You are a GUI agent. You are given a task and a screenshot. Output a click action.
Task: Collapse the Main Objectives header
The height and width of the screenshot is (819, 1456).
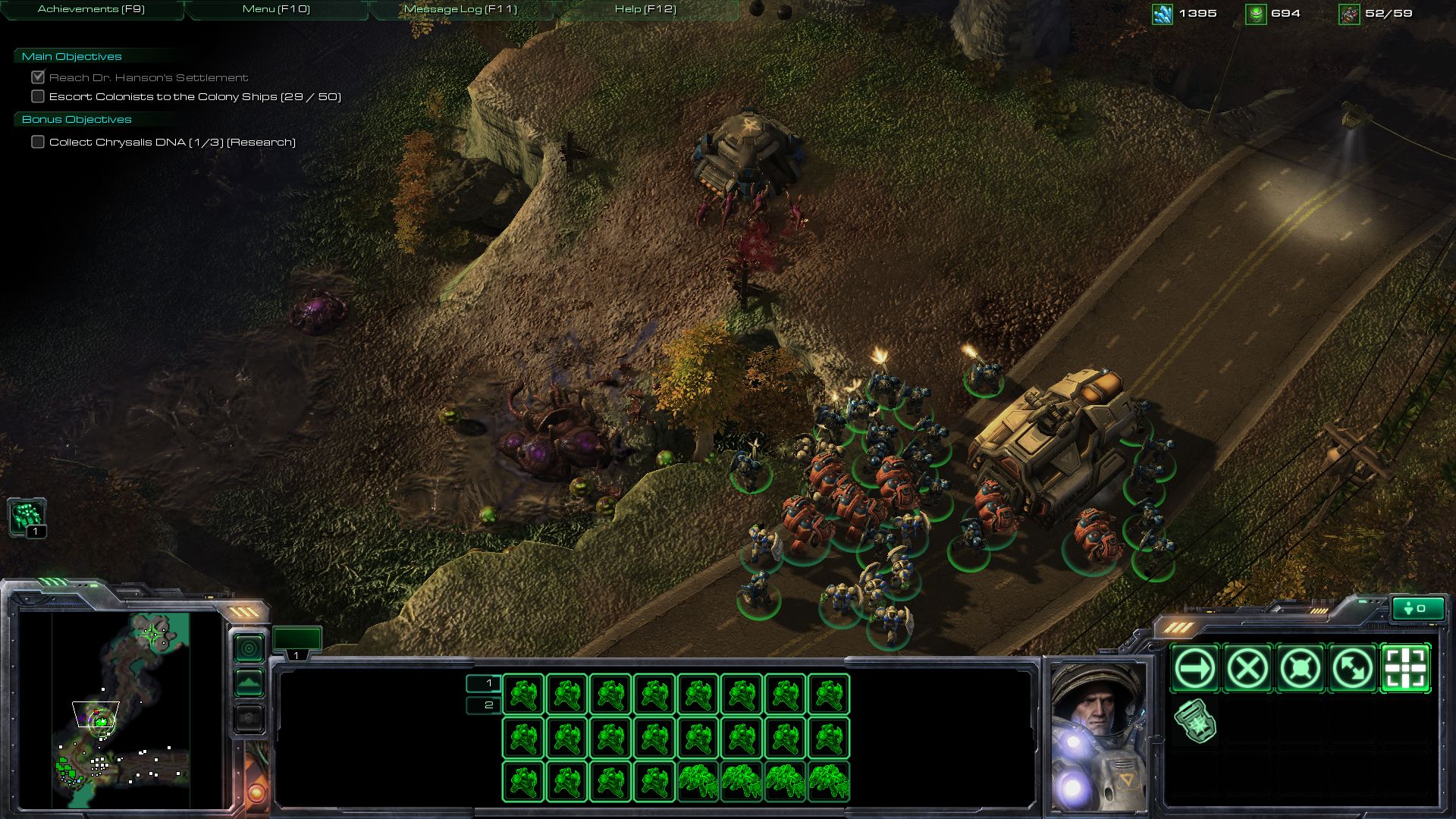72,57
